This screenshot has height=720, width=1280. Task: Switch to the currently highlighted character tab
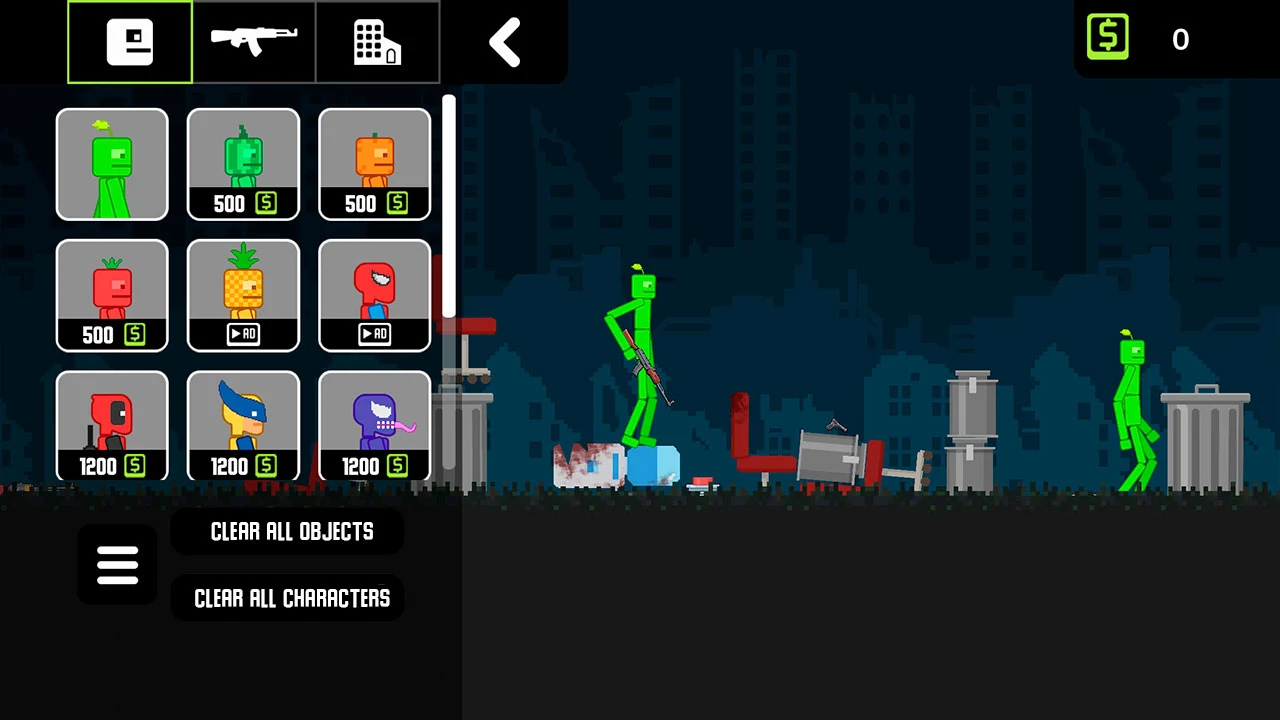coord(129,41)
